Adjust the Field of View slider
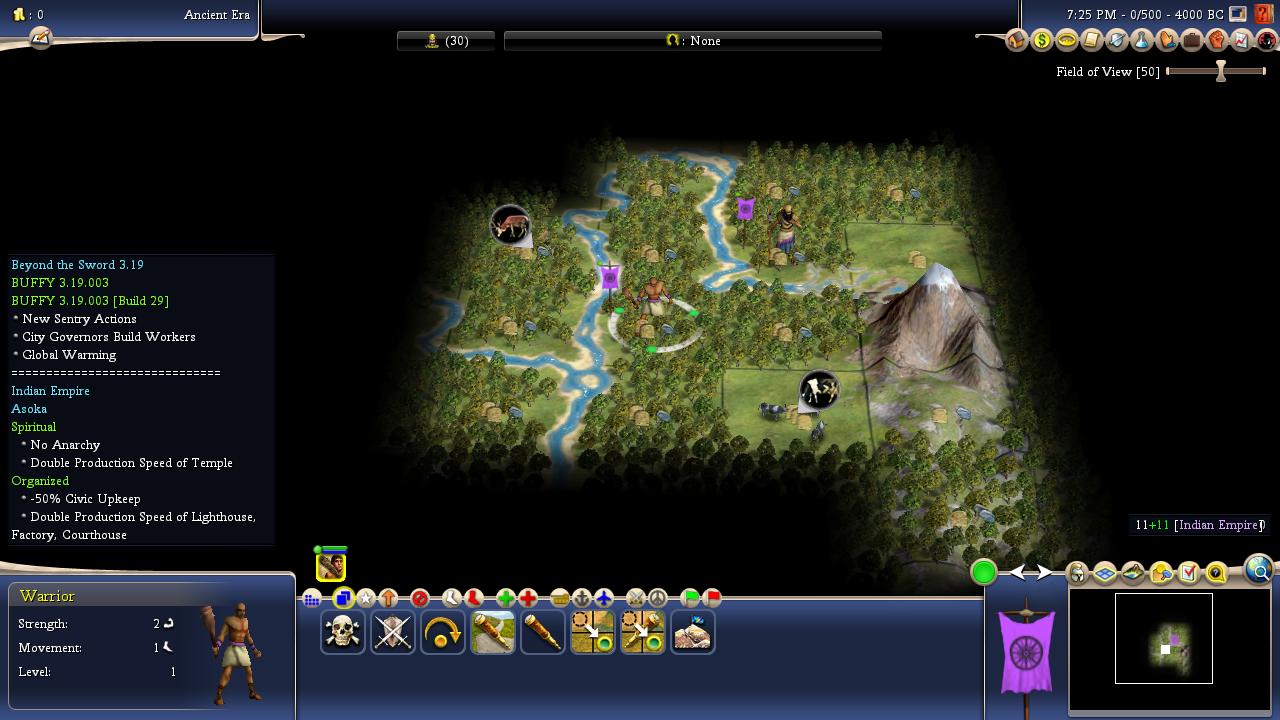The image size is (1280, 720). coord(1220,72)
